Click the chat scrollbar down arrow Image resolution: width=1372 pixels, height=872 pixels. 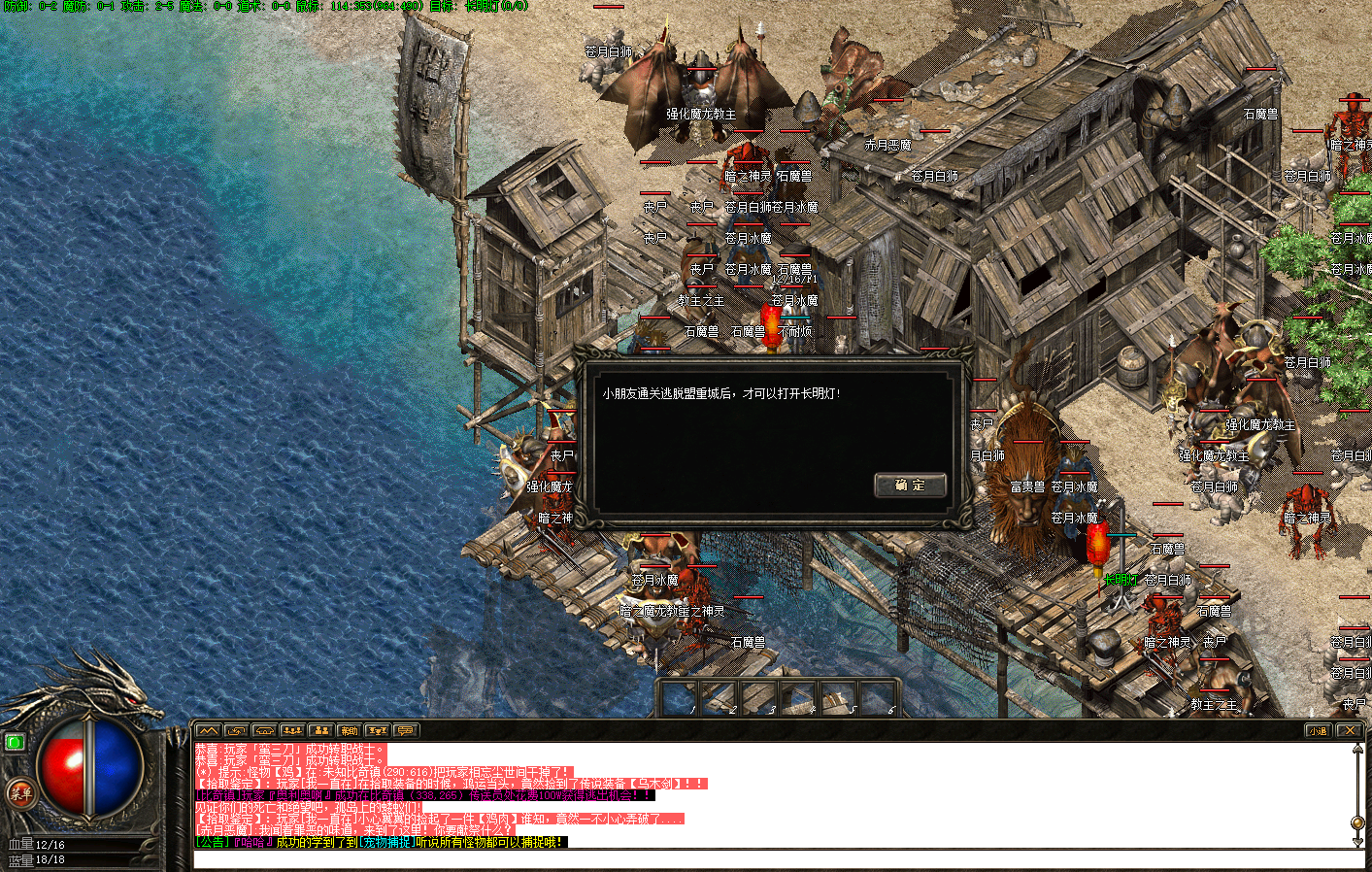[1357, 841]
